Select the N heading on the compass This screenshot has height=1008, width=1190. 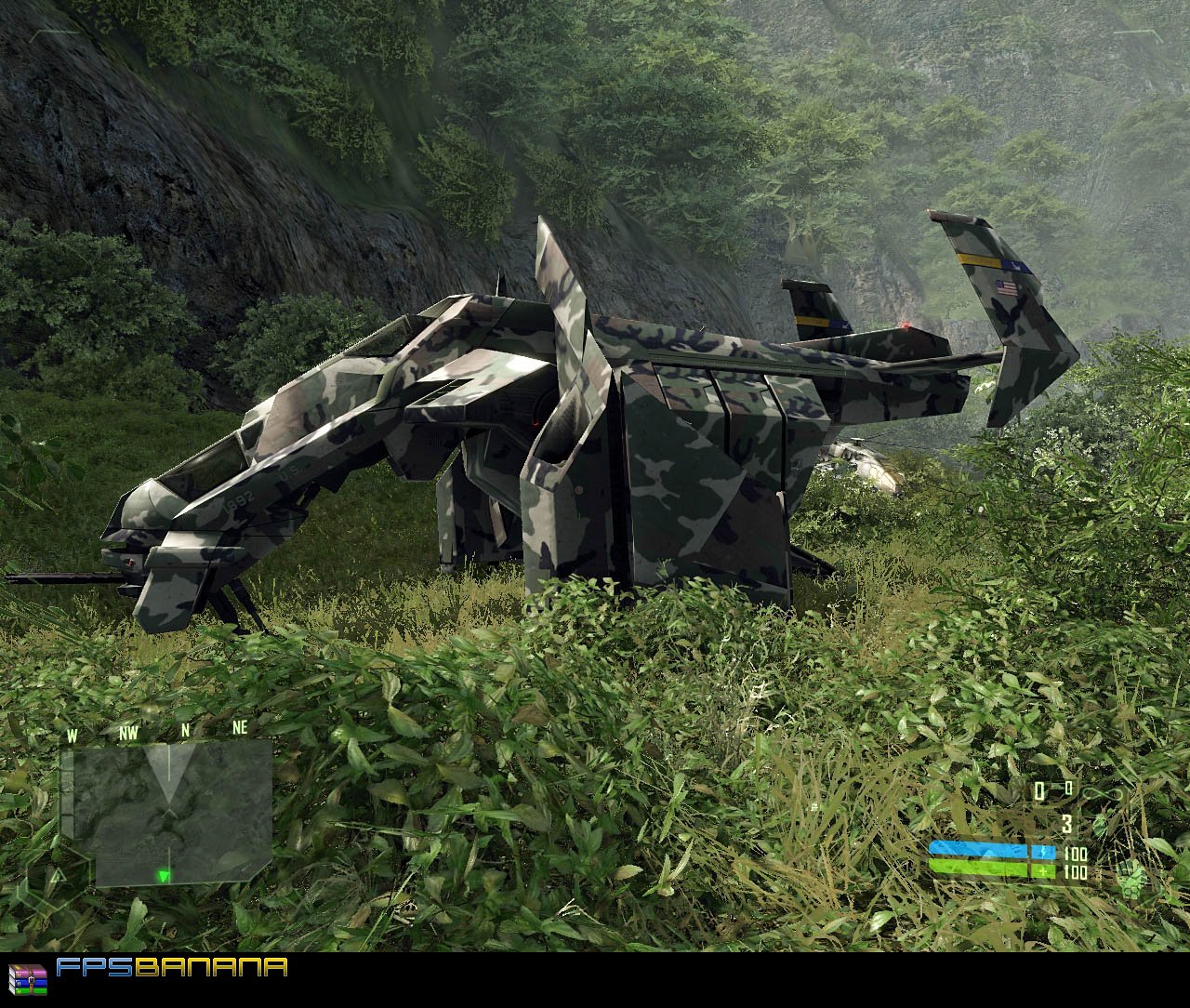coord(185,730)
